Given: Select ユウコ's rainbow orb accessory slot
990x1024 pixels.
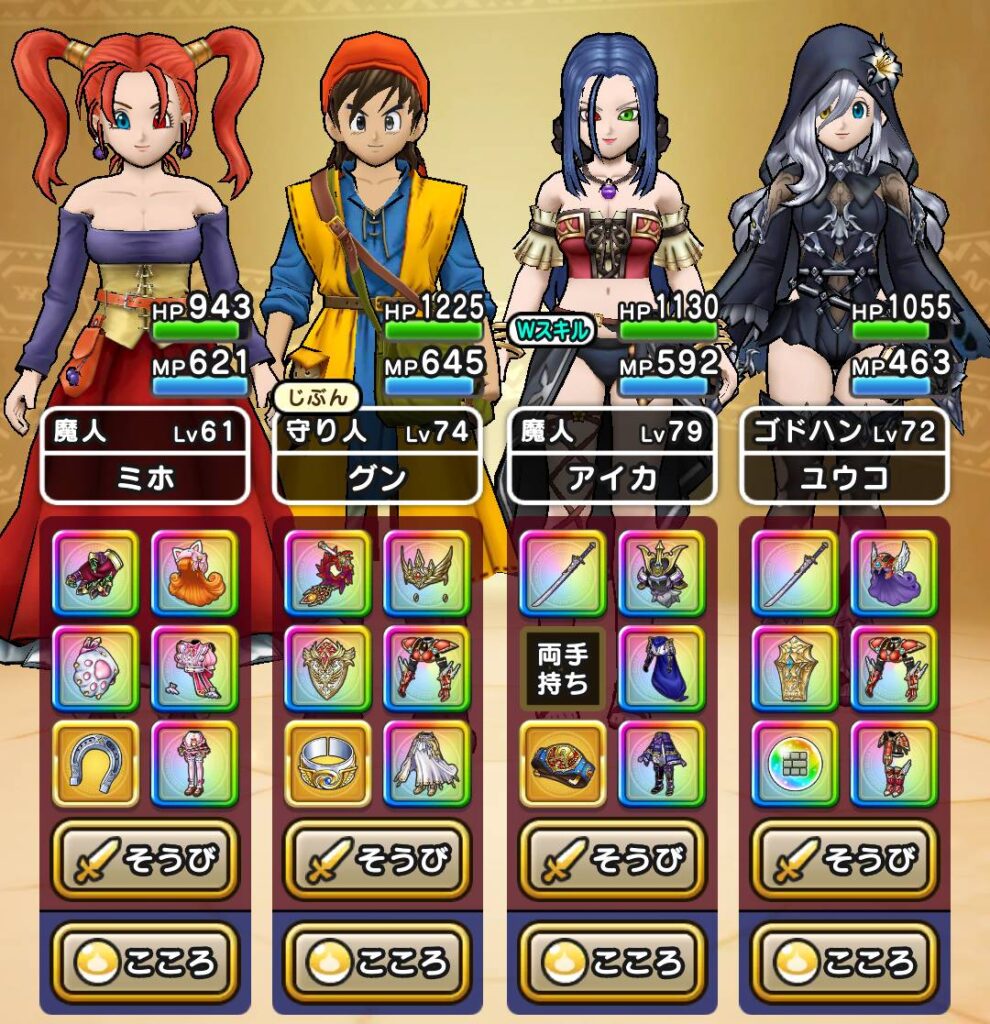Looking at the screenshot, I should (x=794, y=764).
